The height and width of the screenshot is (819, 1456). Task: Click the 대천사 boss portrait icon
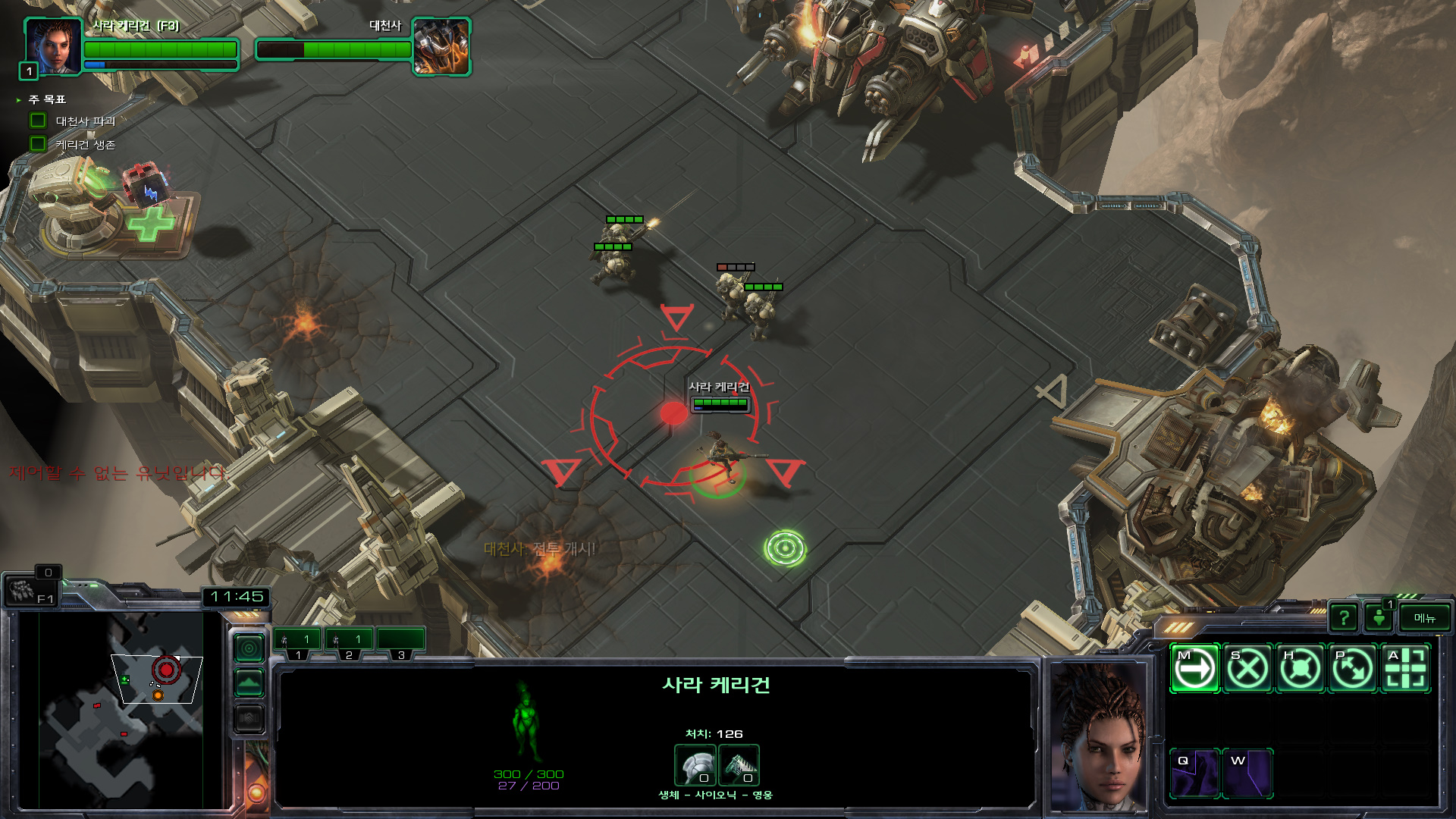[441, 47]
